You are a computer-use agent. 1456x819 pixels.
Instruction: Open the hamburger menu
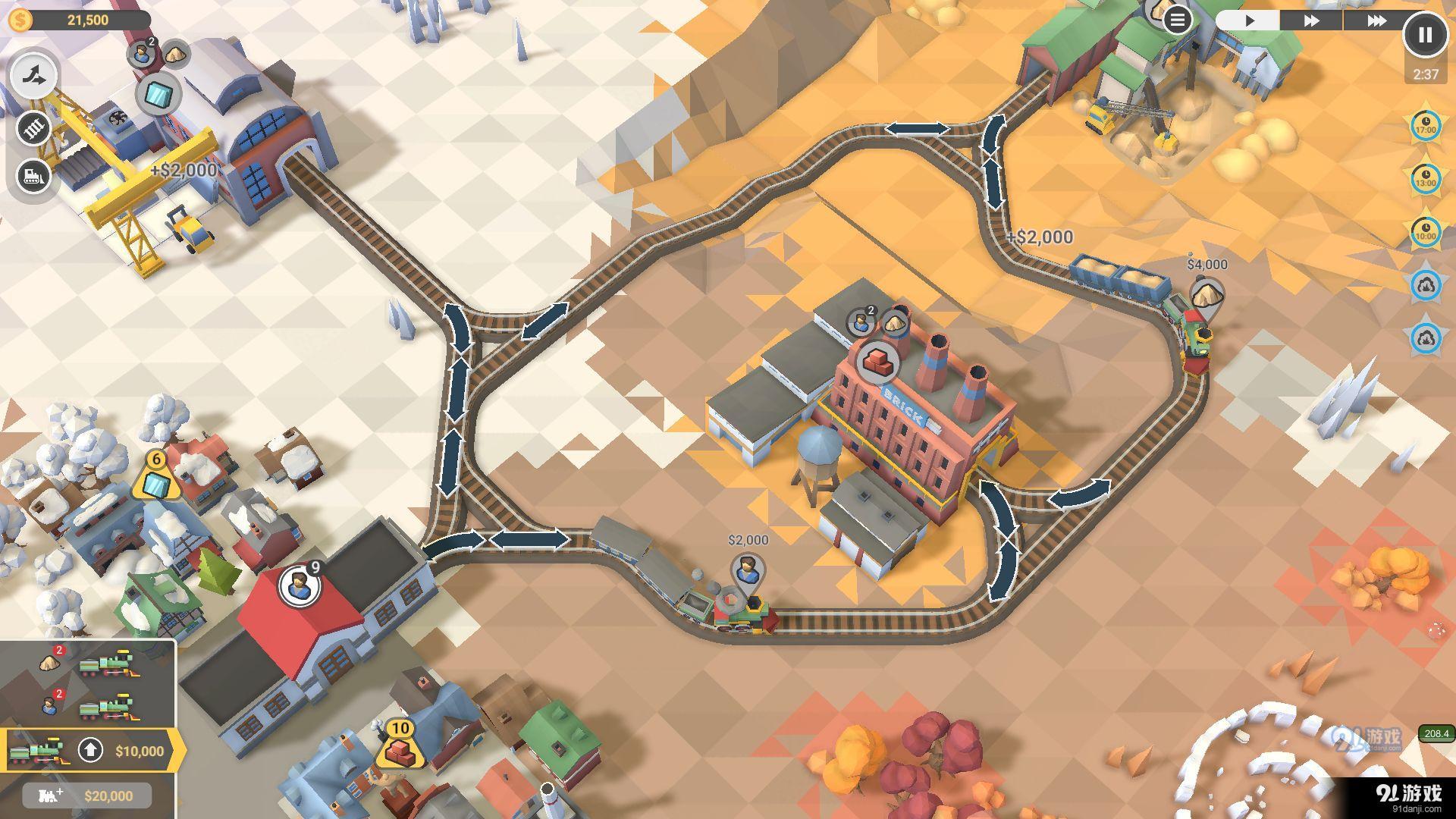coord(1177,20)
